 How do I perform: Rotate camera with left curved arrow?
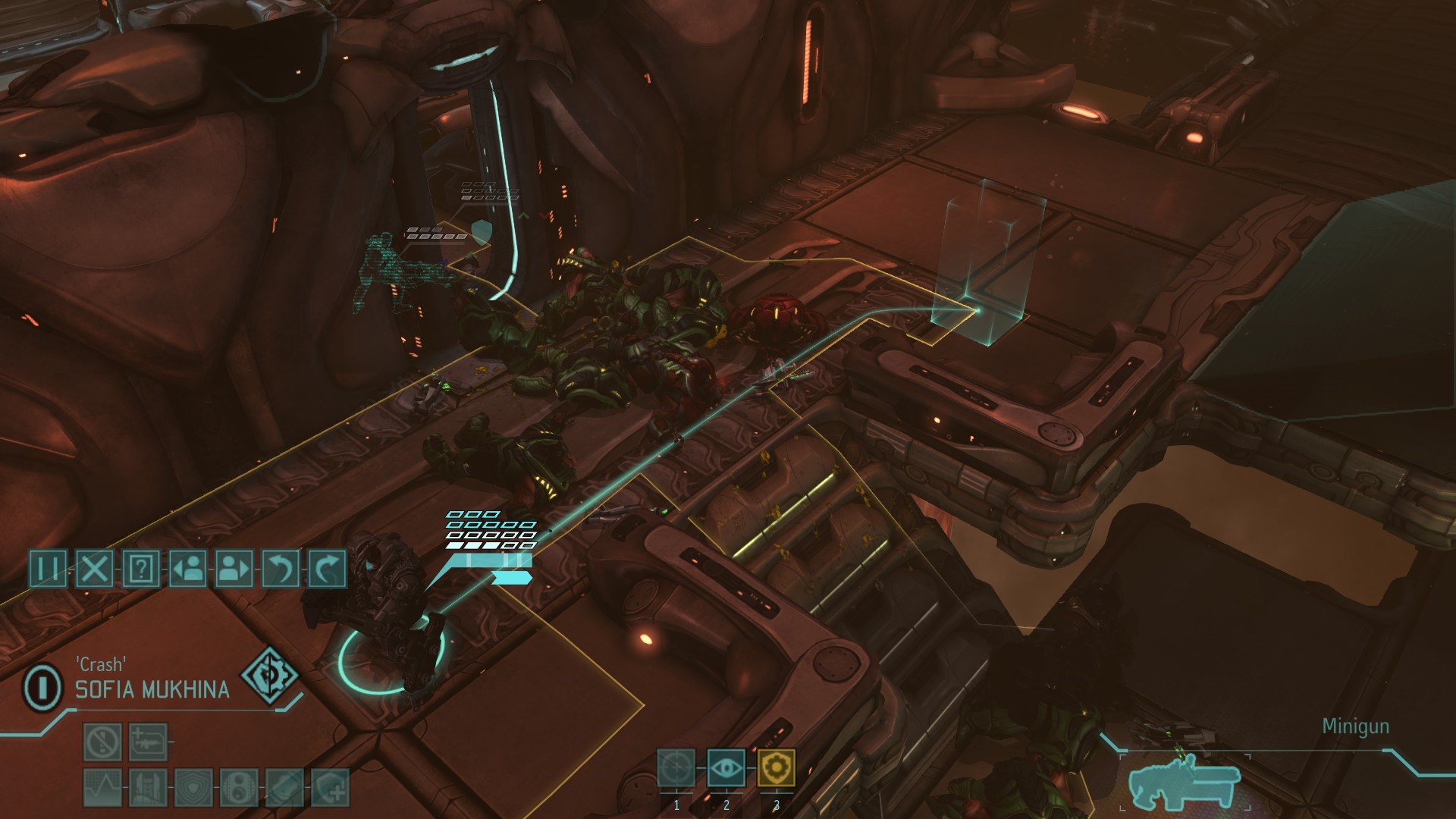pos(281,568)
